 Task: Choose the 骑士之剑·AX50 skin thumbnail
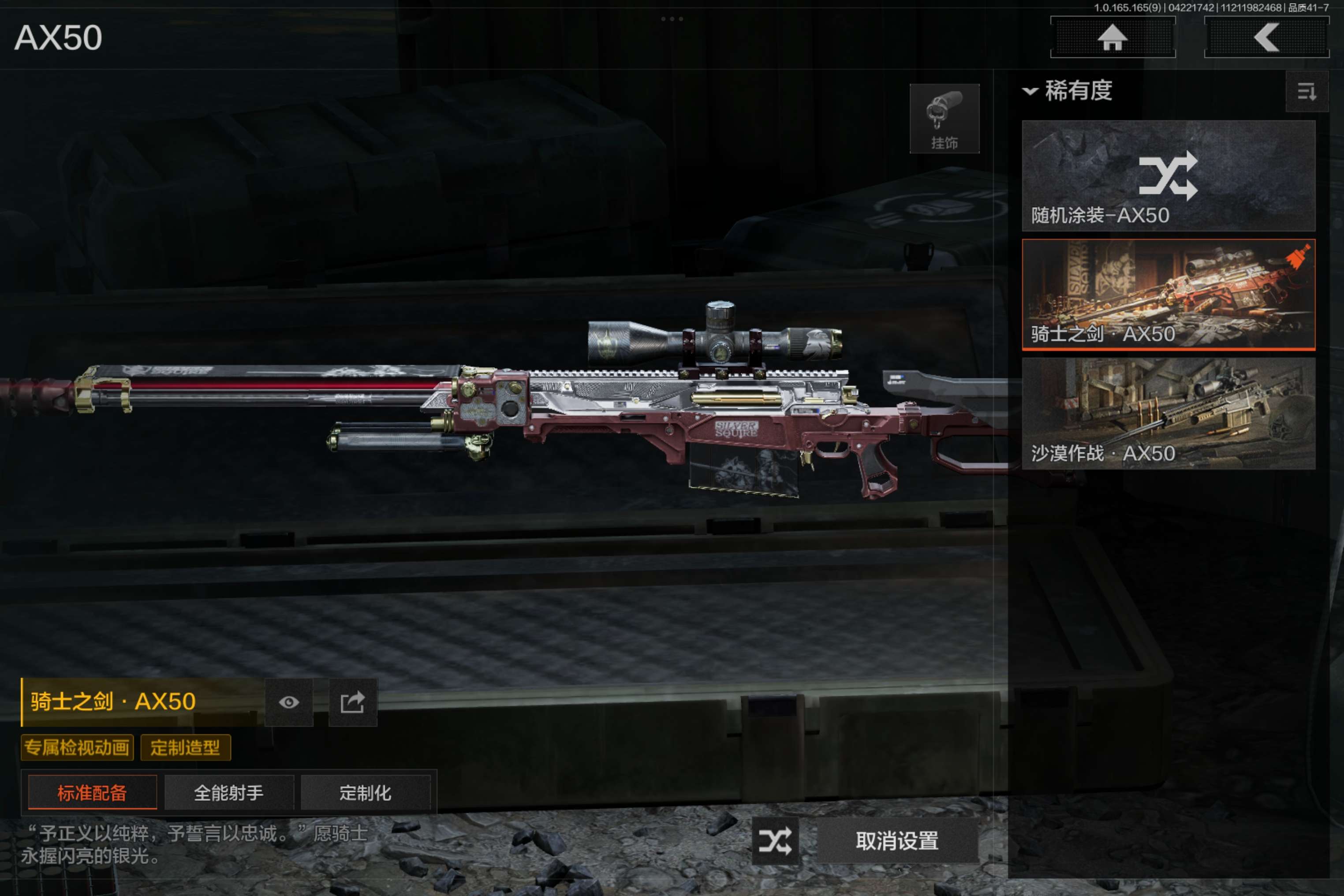coord(1168,294)
